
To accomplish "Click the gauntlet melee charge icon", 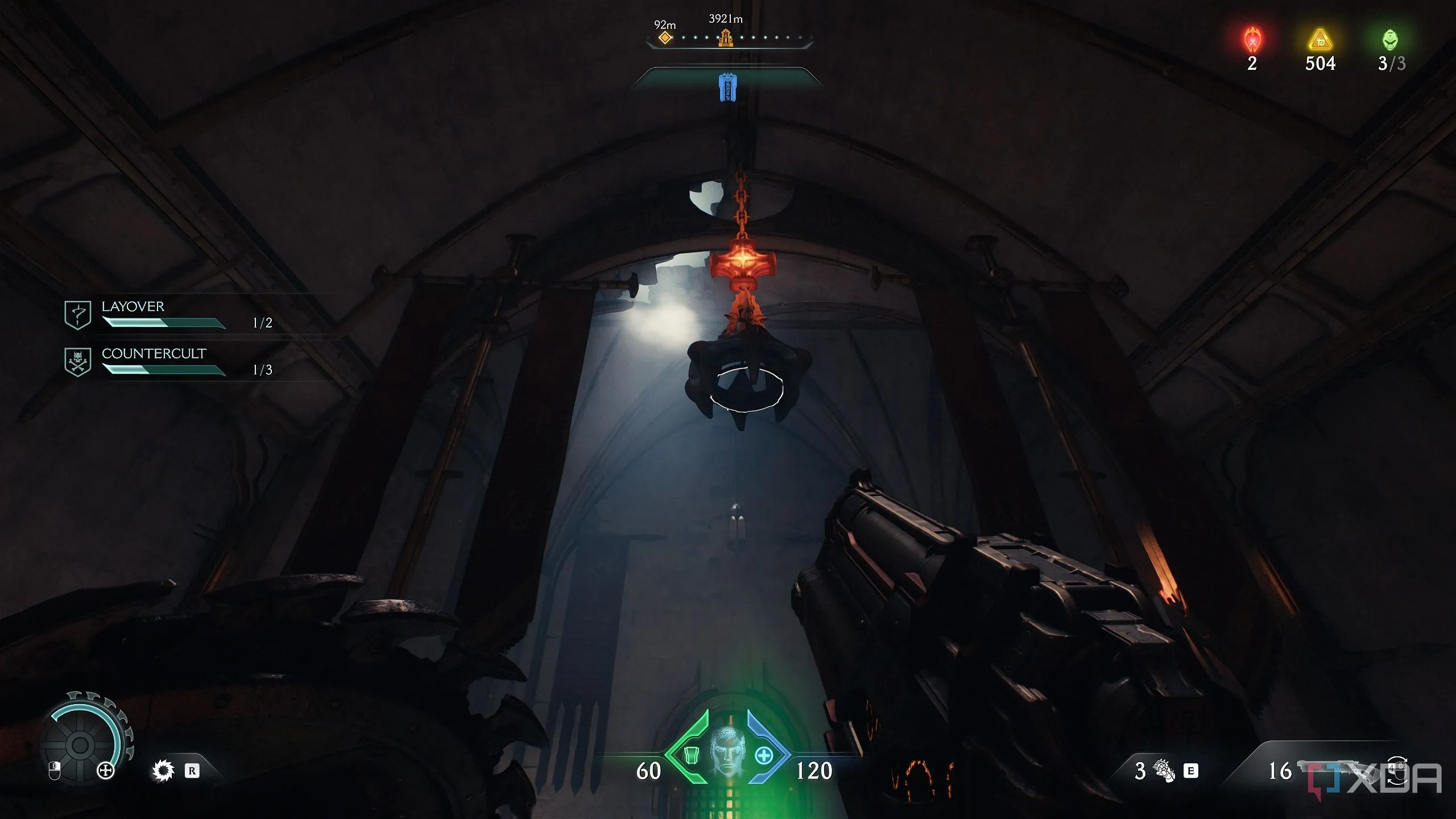I will click(1164, 771).
